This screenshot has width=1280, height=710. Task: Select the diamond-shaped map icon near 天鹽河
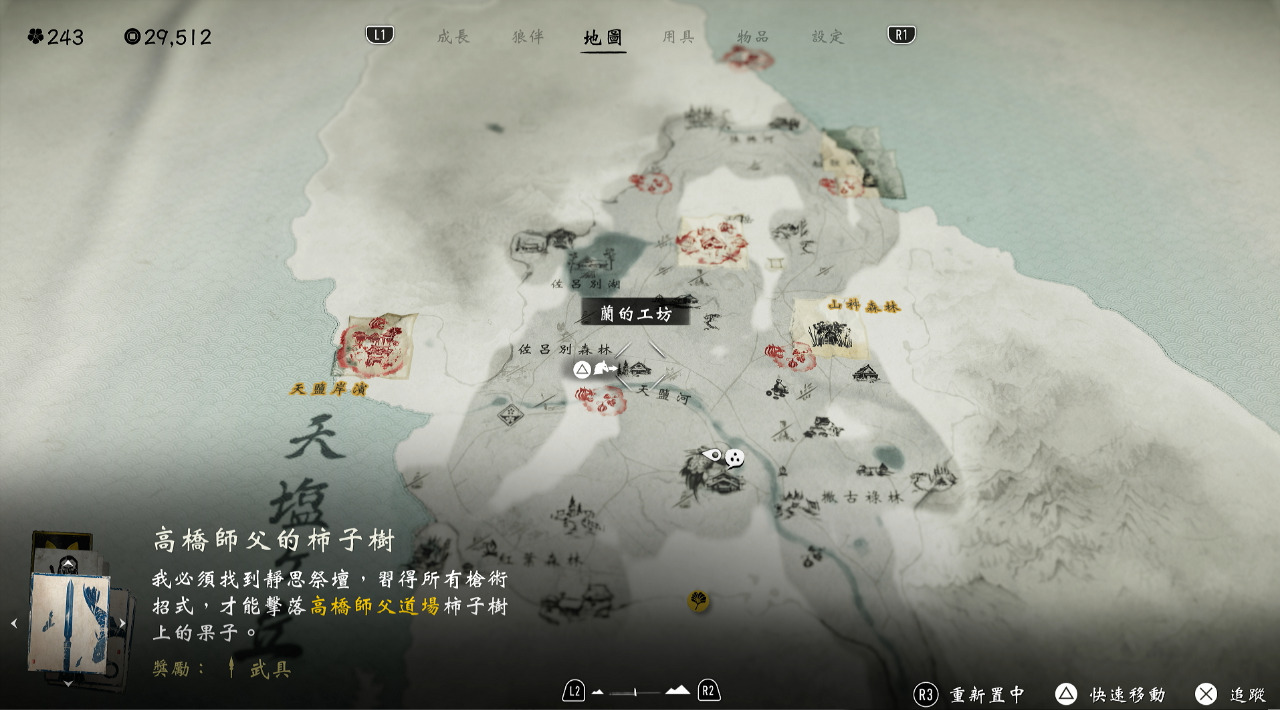click(511, 413)
